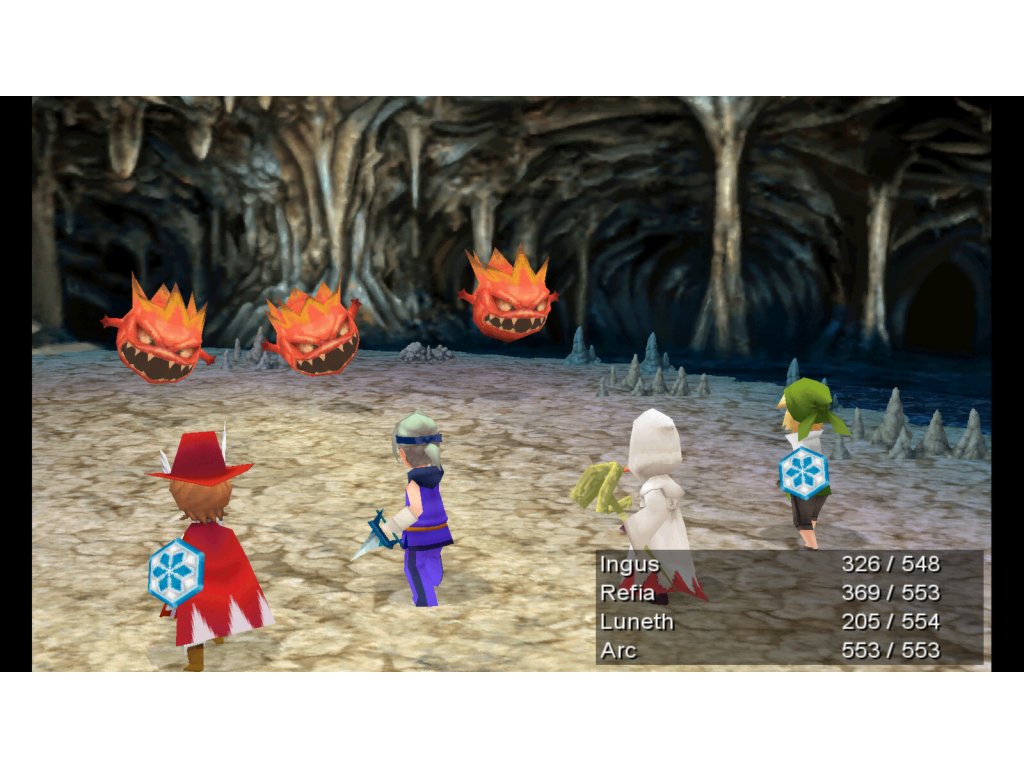Select Refia in the party list

click(x=630, y=593)
